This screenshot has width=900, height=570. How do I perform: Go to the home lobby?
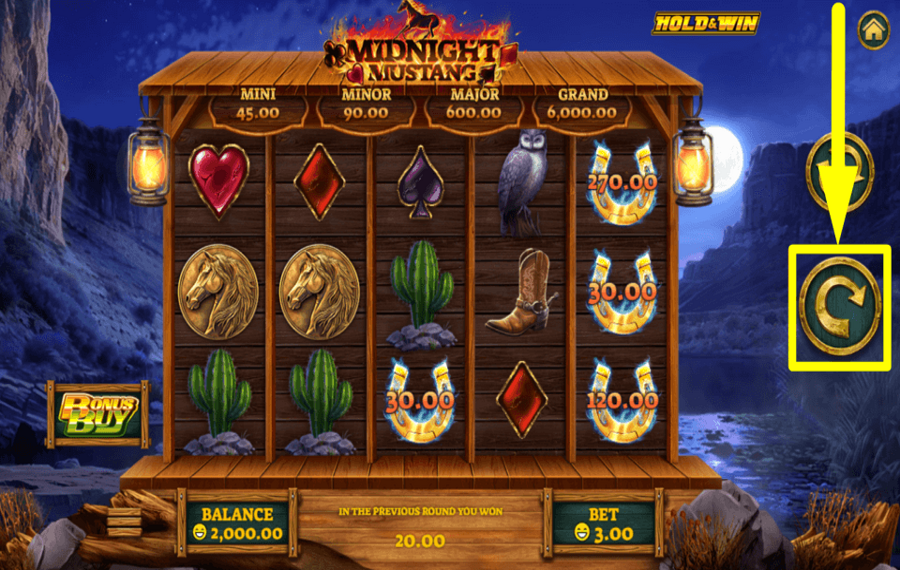tap(873, 30)
